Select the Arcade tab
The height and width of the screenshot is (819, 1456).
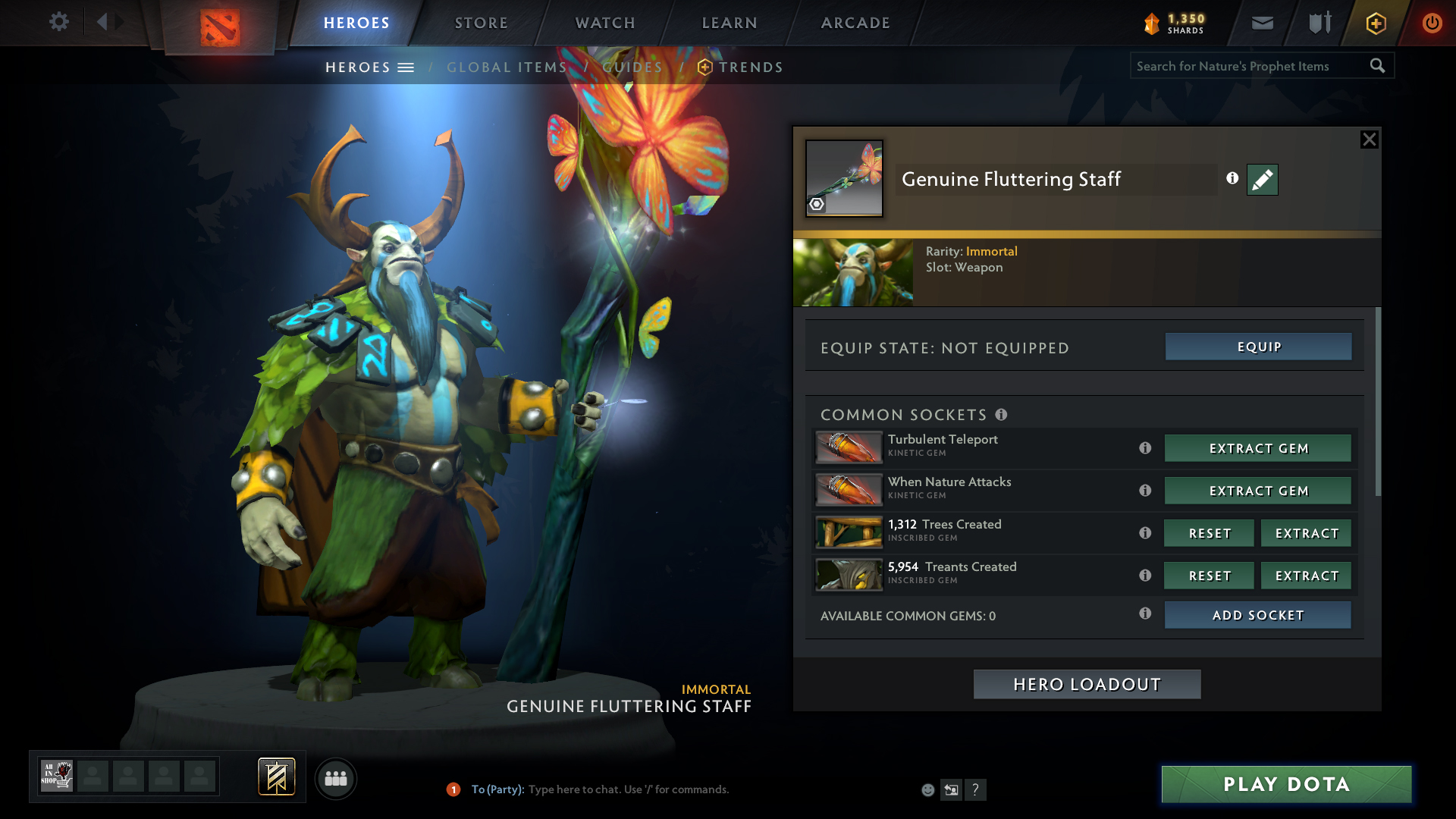[x=855, y=23]
